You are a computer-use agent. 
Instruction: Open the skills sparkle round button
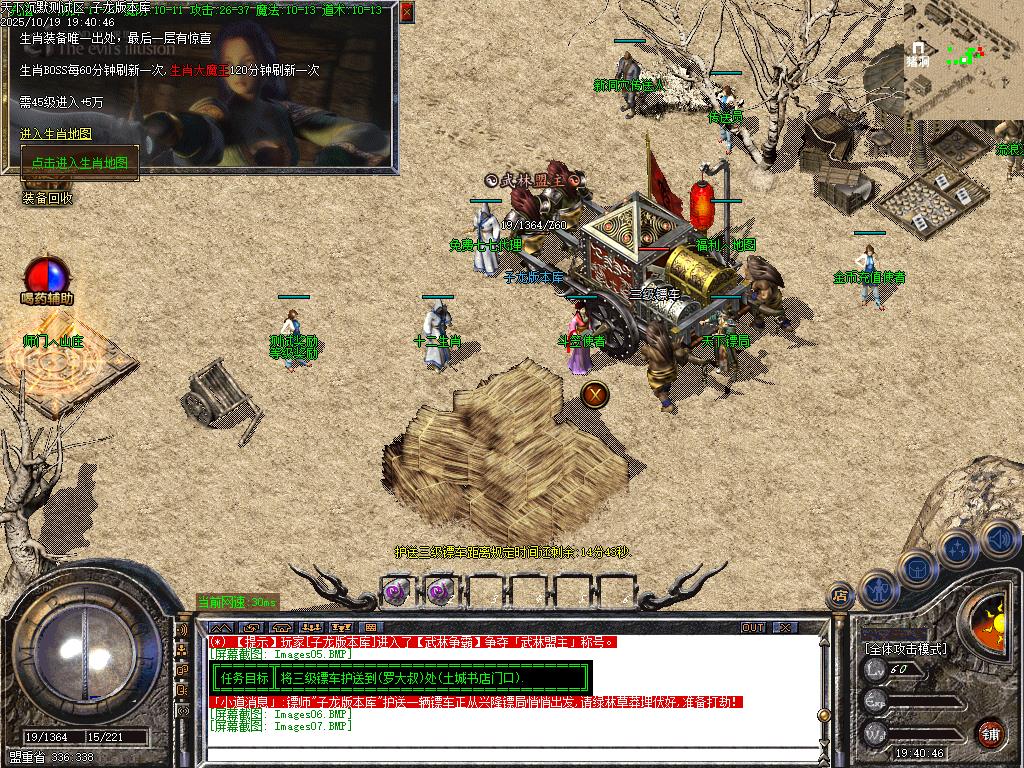(x=957, y=549)
